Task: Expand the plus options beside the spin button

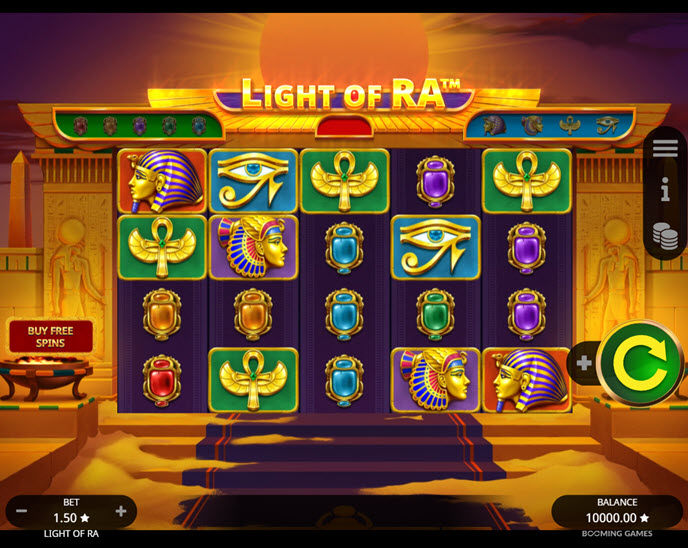Action: pos(584,364)
